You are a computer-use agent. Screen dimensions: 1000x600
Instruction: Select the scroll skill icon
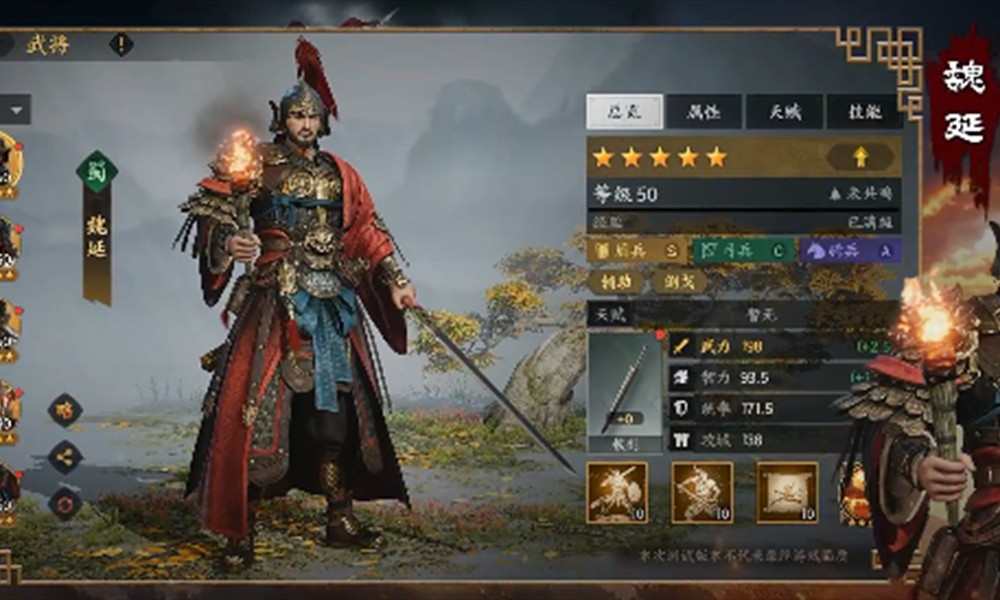pyautogui.click(x=787, y=492)
